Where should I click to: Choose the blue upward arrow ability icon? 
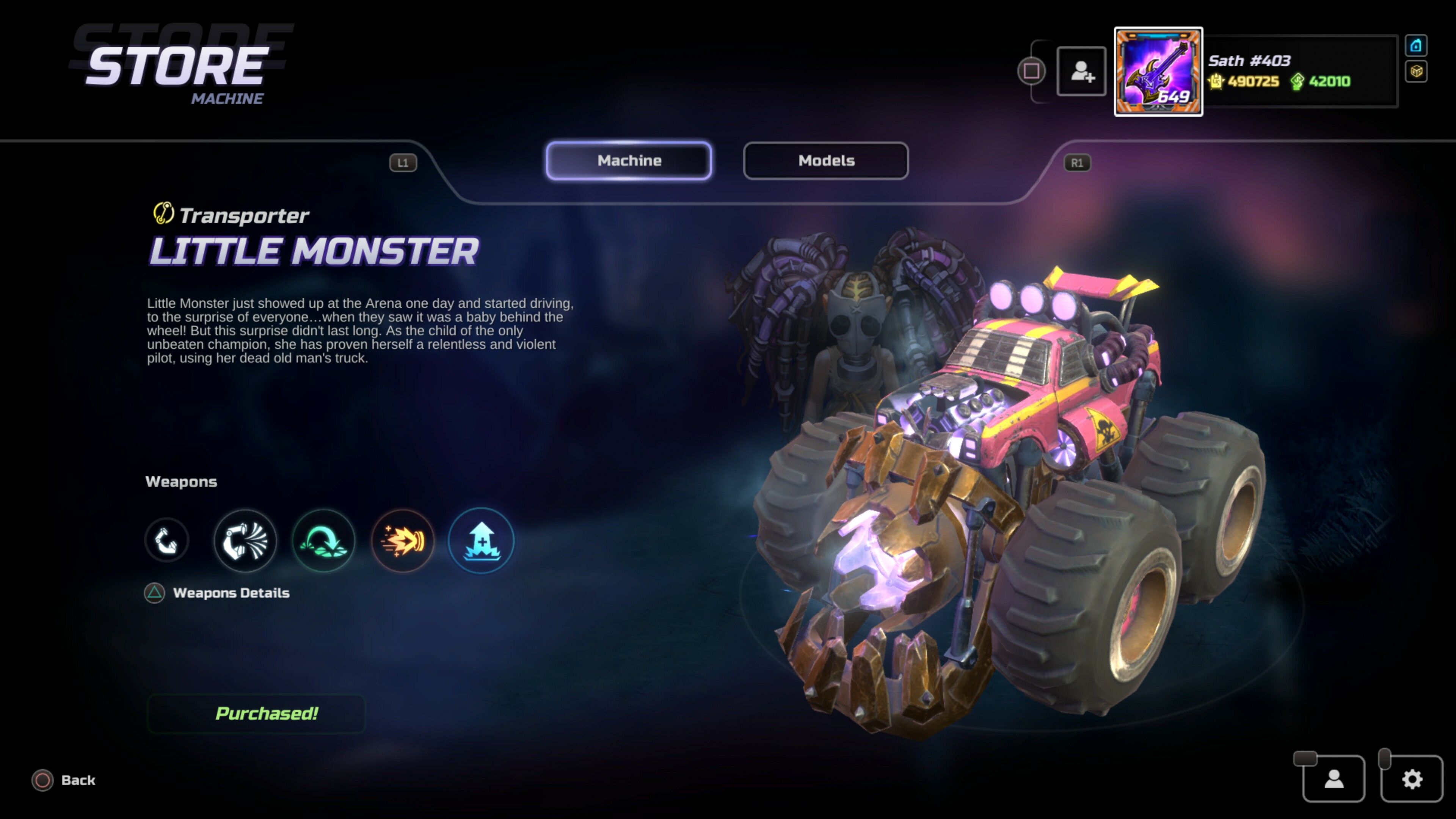481,540
